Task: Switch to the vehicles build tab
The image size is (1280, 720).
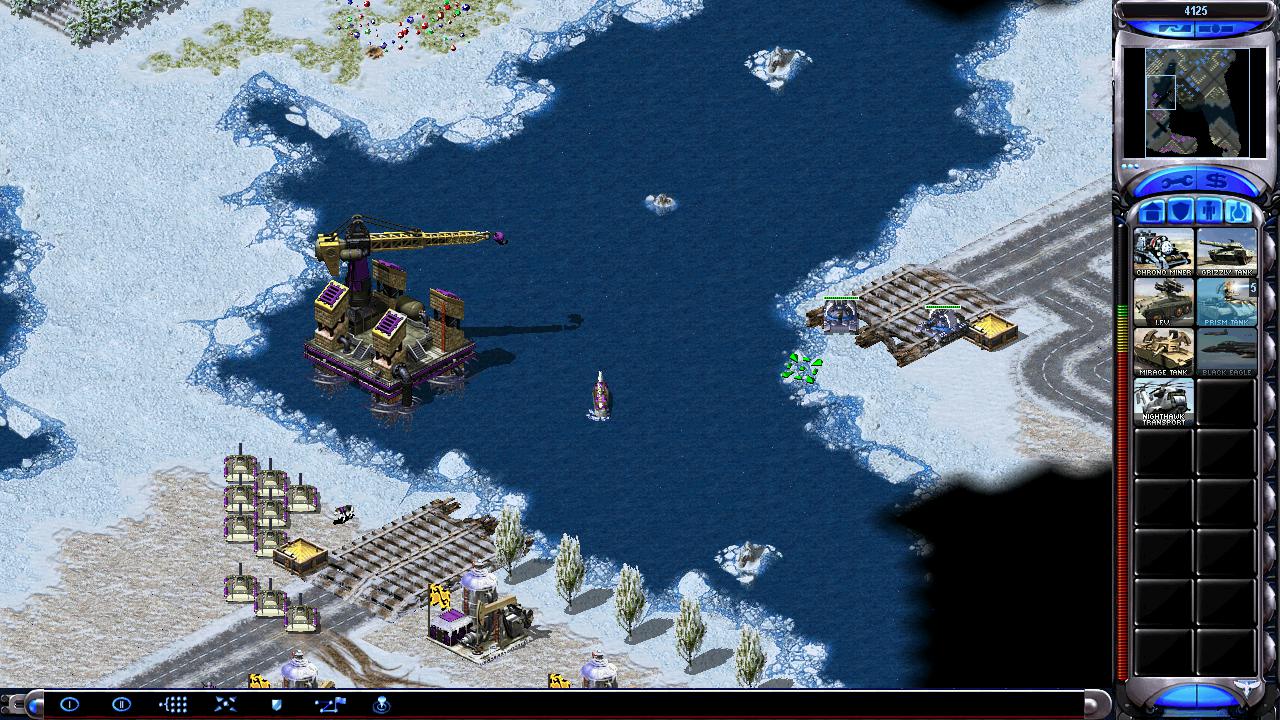Action: click(x=1237, y=211)
